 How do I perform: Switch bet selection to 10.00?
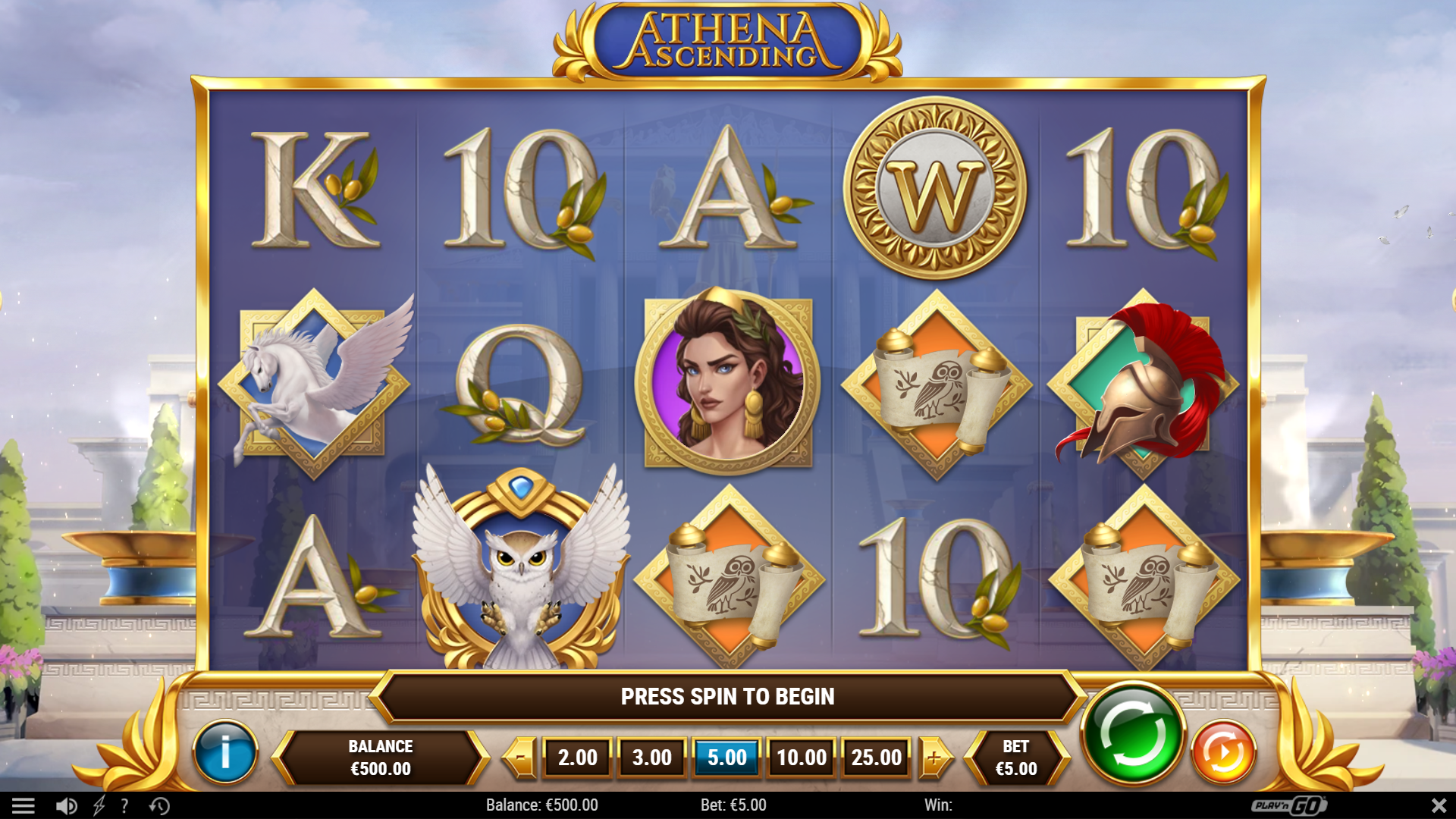pos(802,756)
